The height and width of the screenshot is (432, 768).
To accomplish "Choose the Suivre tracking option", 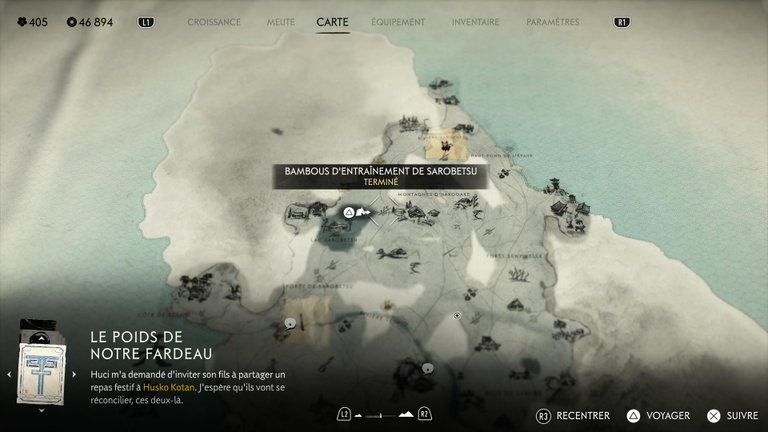I will [731, 416].
